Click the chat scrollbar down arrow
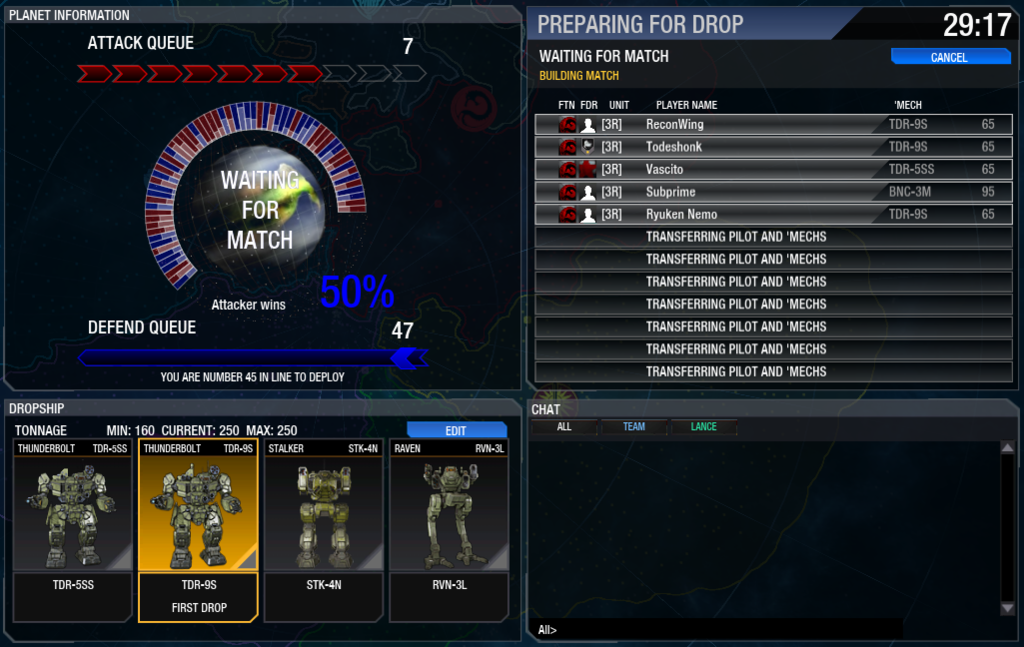1024x647 pixels. (1007, 608)
